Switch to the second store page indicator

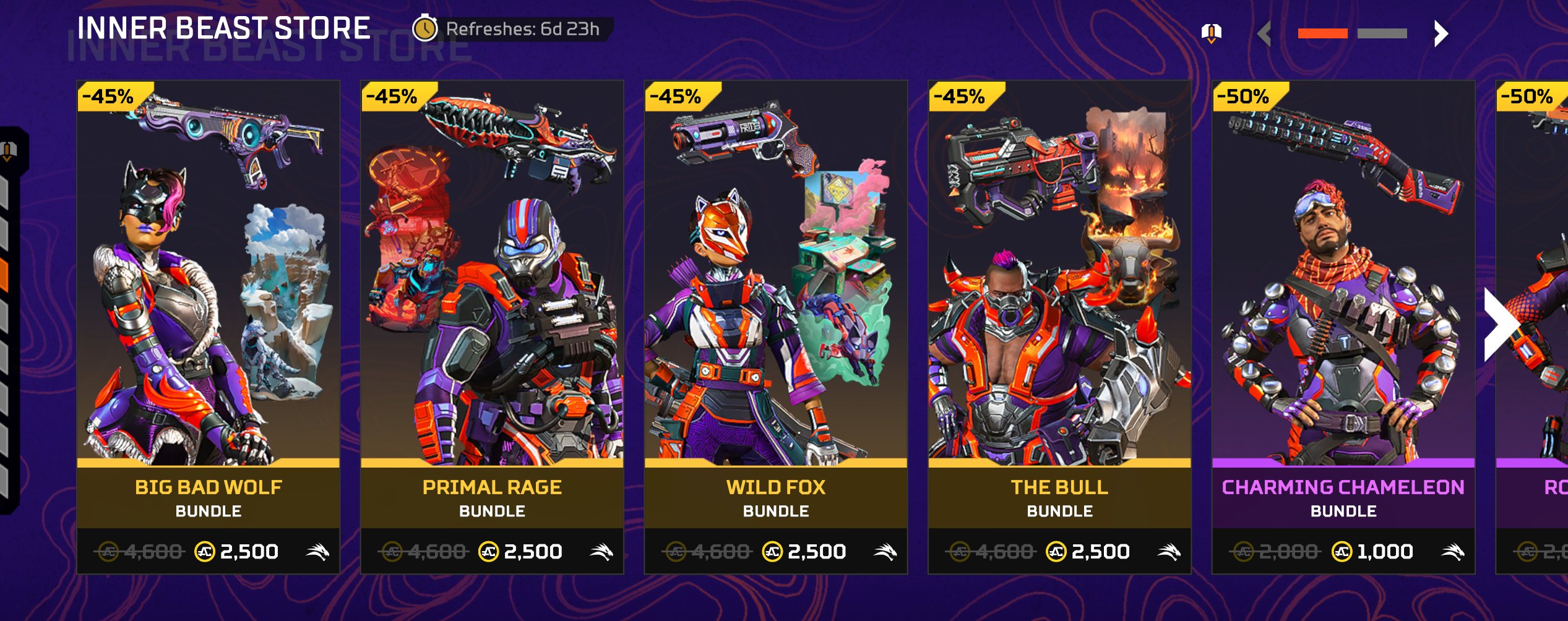(x=1382, y=33)
